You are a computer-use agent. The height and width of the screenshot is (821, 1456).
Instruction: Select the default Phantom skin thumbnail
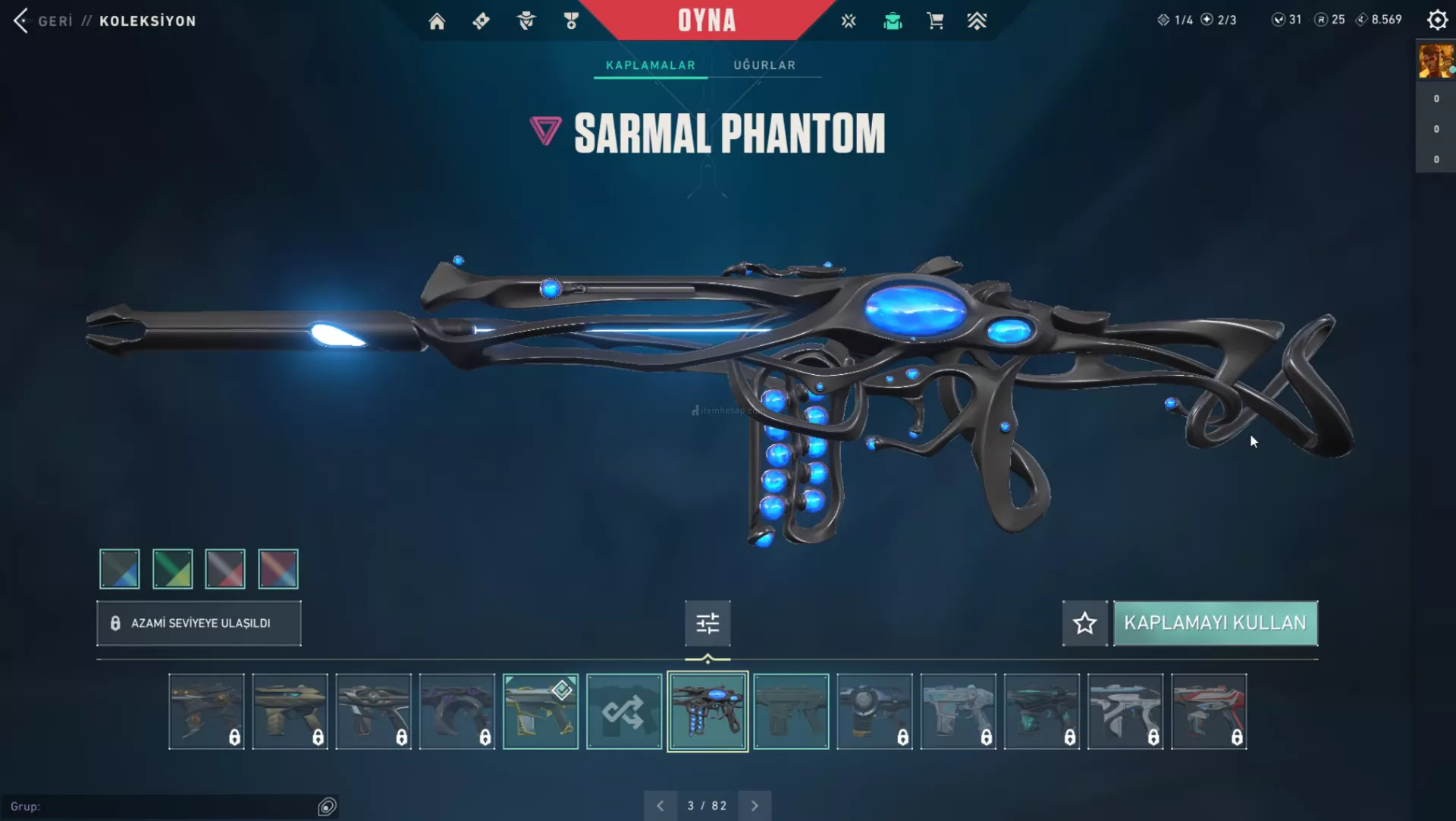791,712
